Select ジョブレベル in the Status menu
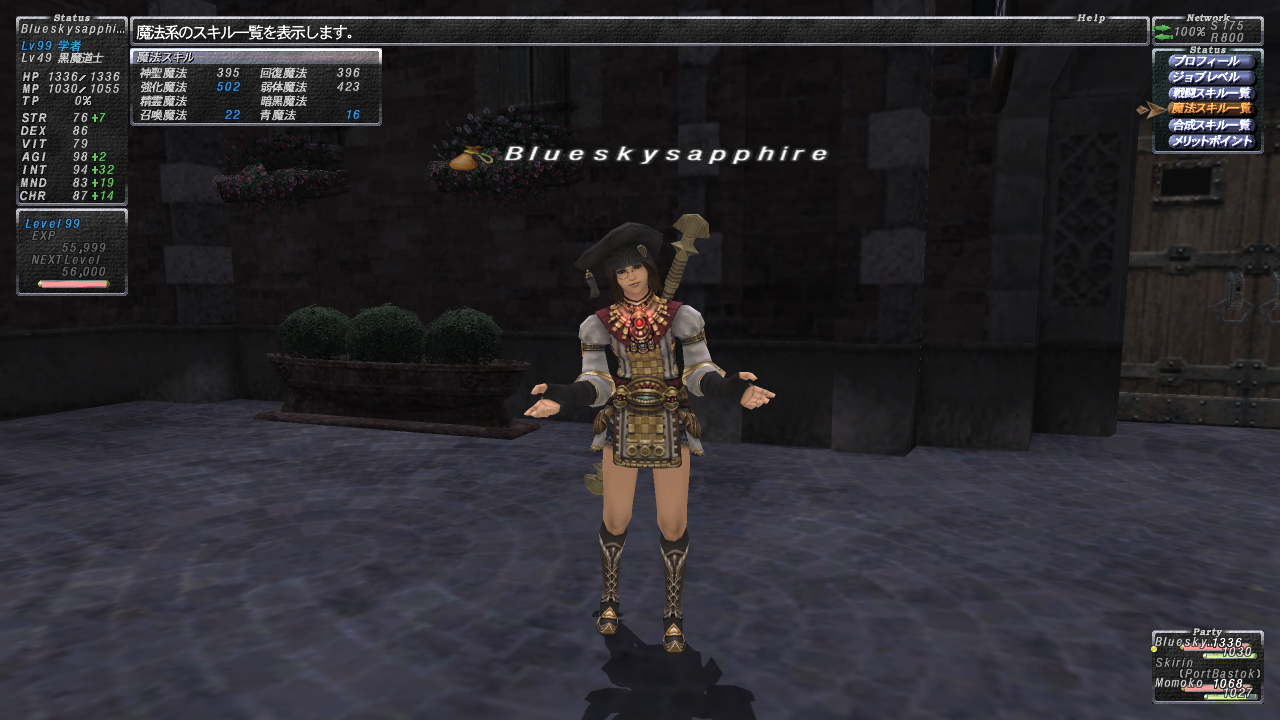This screenshot has height=720, width=1280. coord(1210,77)
